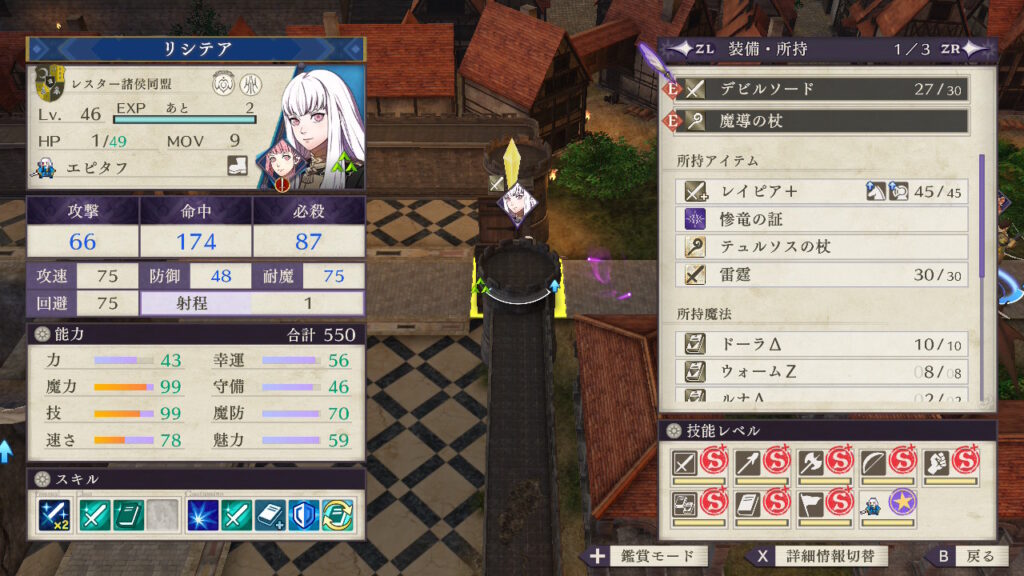Click the blue shield skill icon
This screenshot has width=1024, height=576.
[304, 515]
